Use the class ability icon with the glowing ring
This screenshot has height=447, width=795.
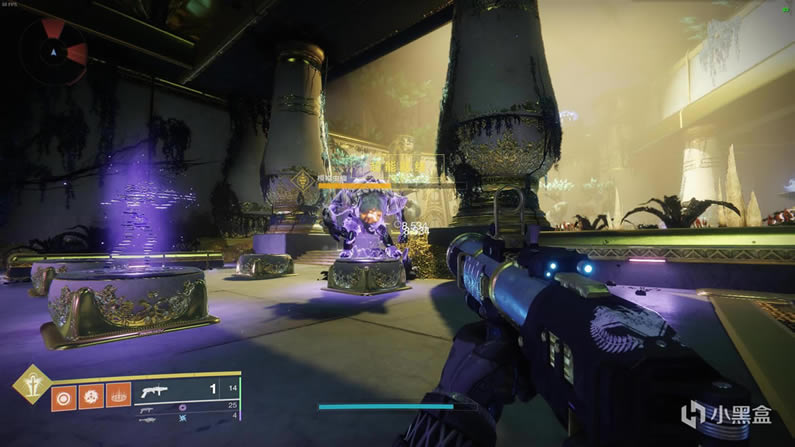click(118, 395)
